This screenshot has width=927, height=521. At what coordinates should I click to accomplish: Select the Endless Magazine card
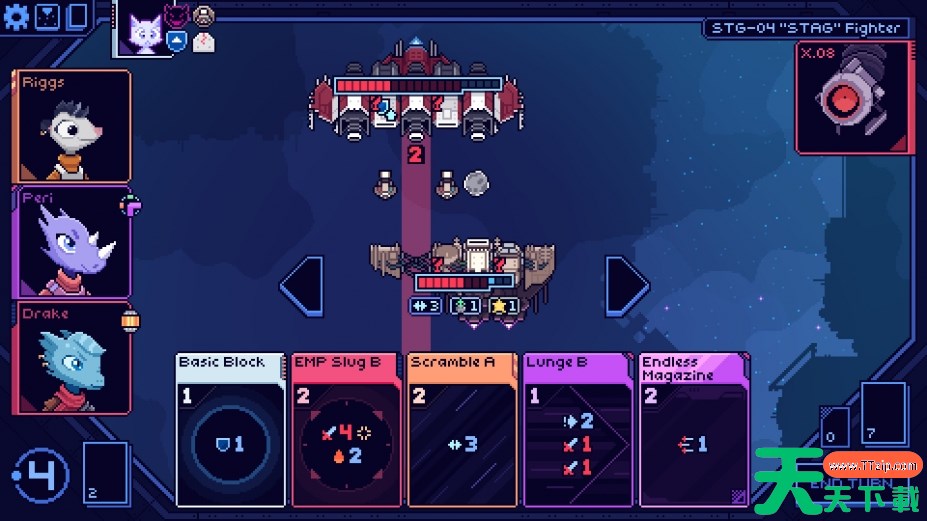pos(694,429)
